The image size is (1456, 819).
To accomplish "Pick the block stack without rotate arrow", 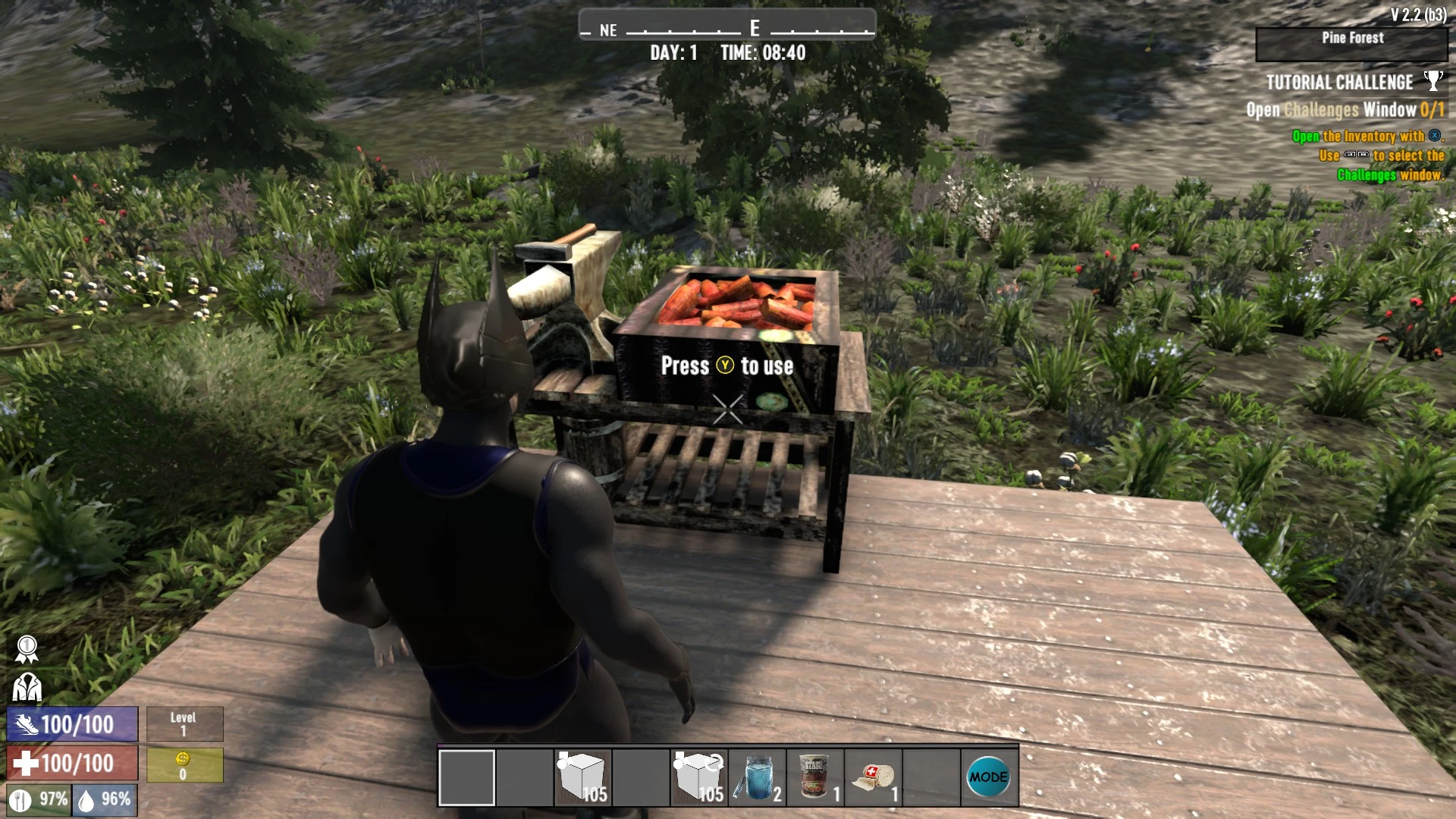I will (582, 777).
